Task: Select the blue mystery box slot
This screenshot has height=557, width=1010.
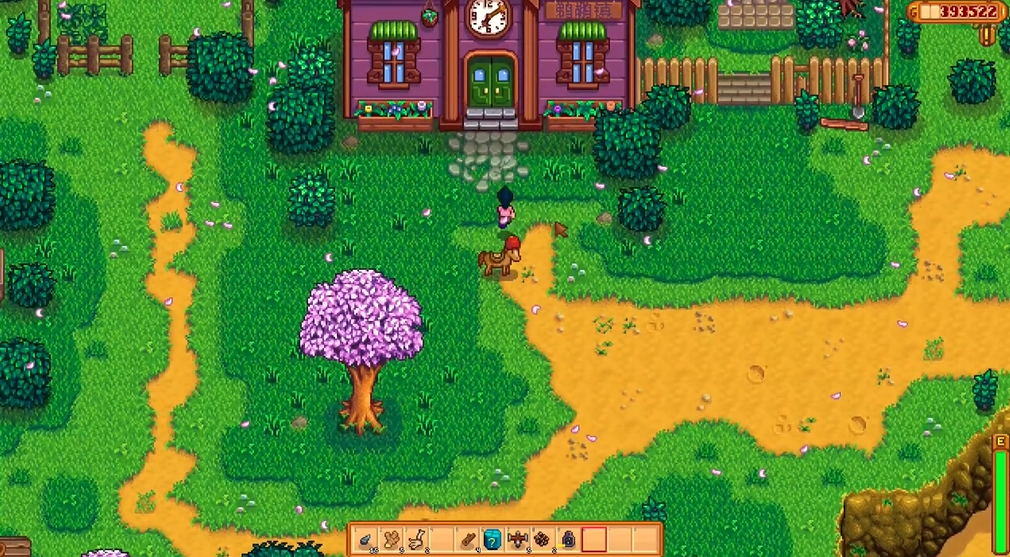Action: [x=492, y=540]
